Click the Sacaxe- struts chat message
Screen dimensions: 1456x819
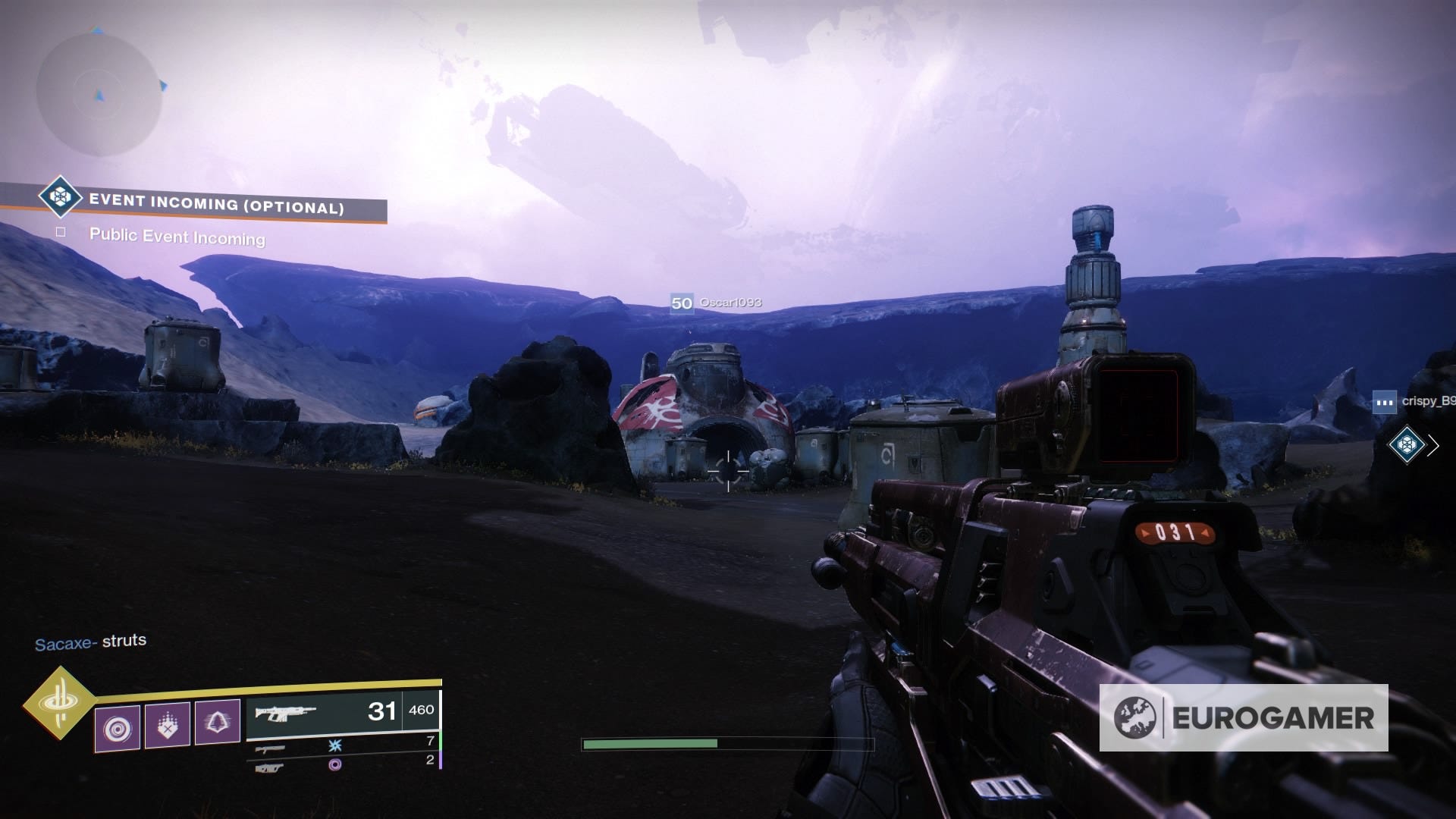point(91,642)
